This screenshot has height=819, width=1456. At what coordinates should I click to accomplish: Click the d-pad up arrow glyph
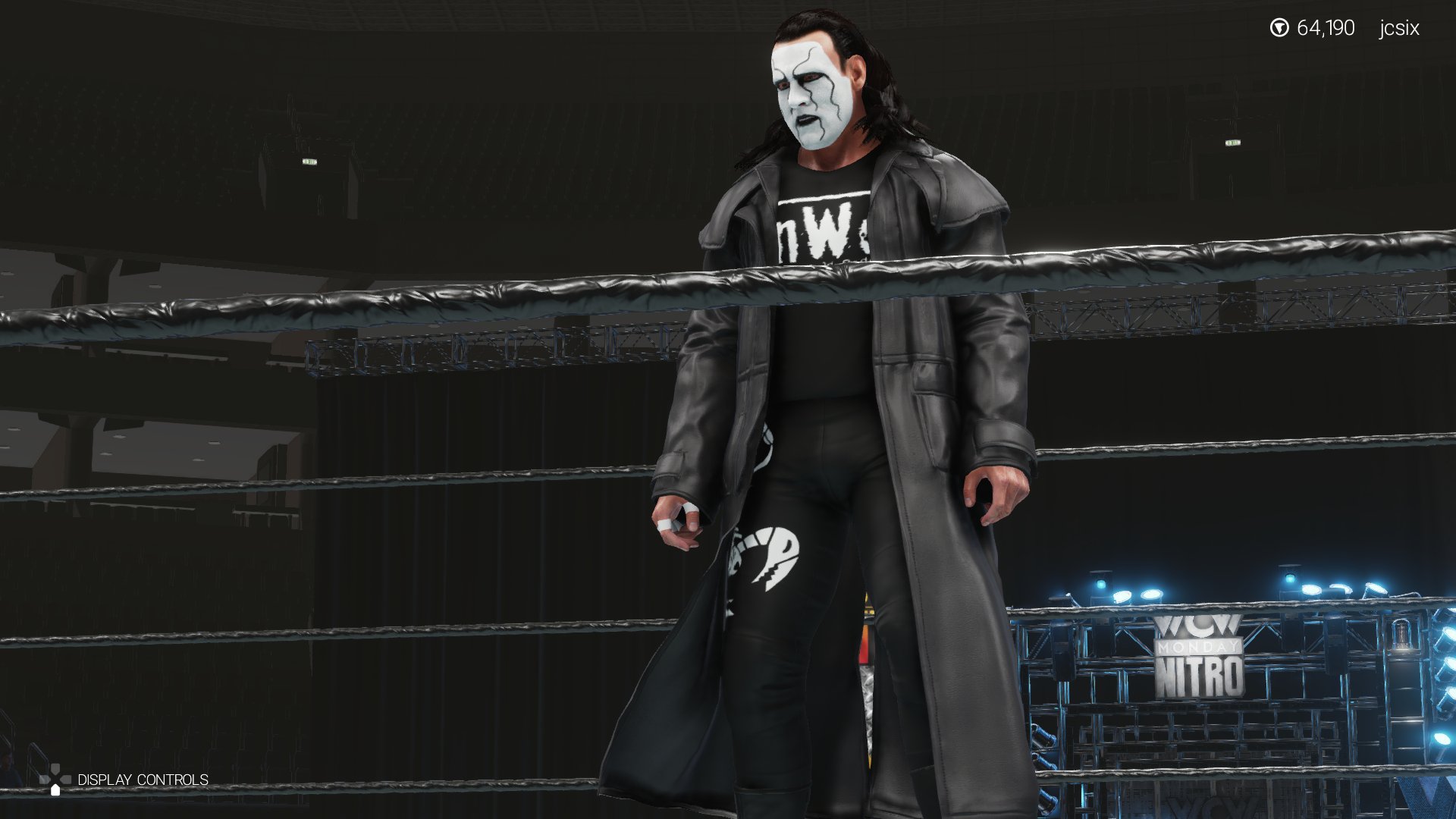(55, 767)
